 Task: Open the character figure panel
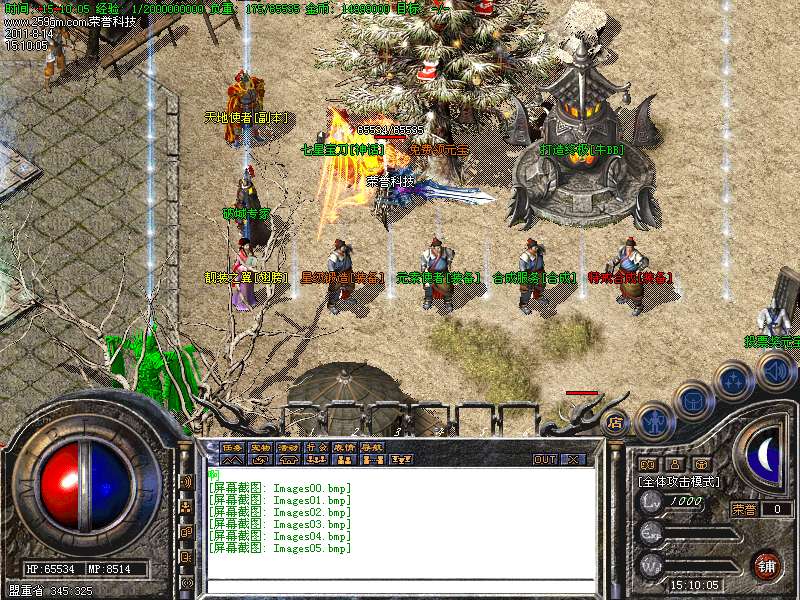click(654, 420)
